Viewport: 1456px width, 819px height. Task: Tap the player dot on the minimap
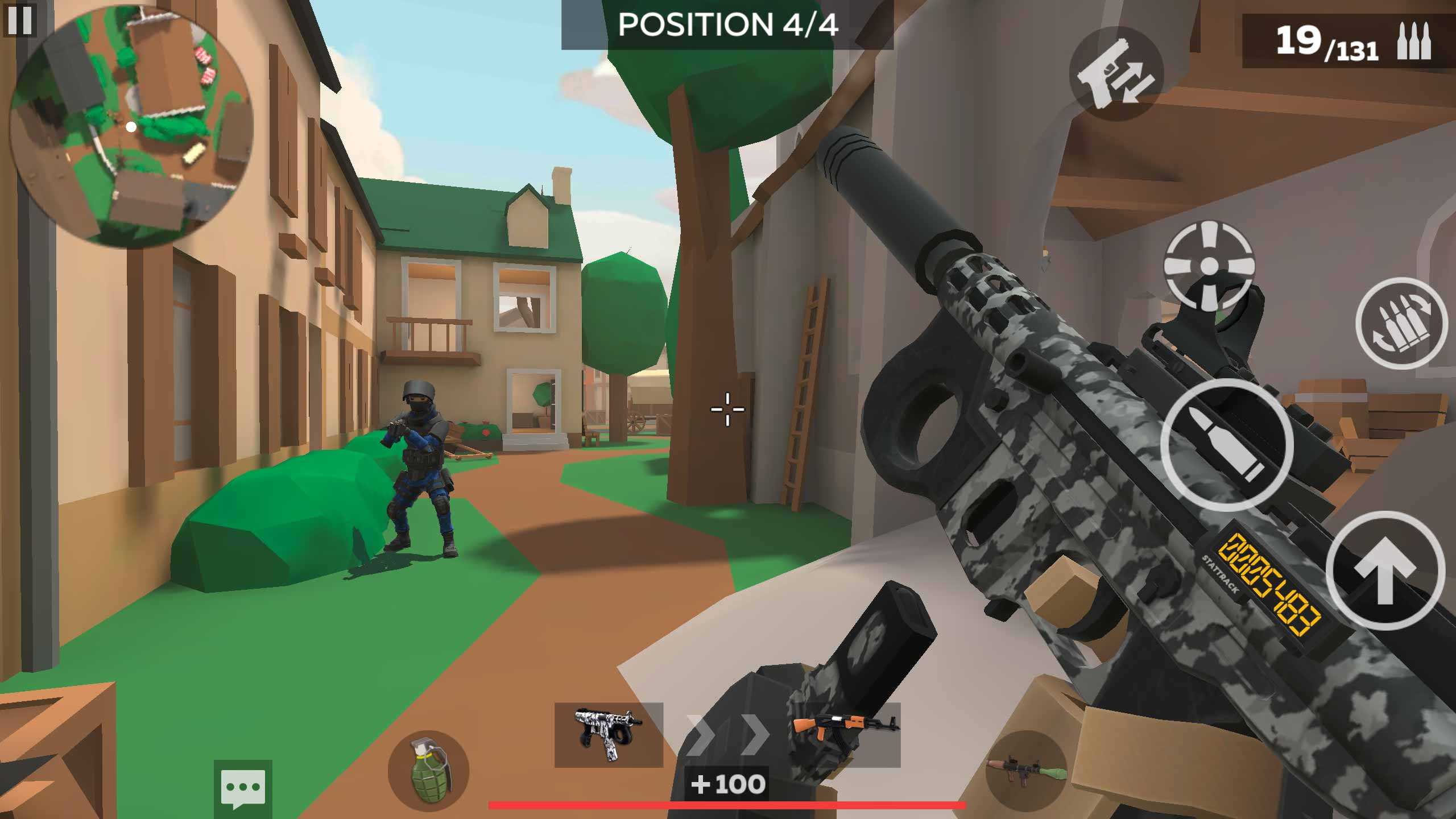pyautogui.click(x=131, y=127)
